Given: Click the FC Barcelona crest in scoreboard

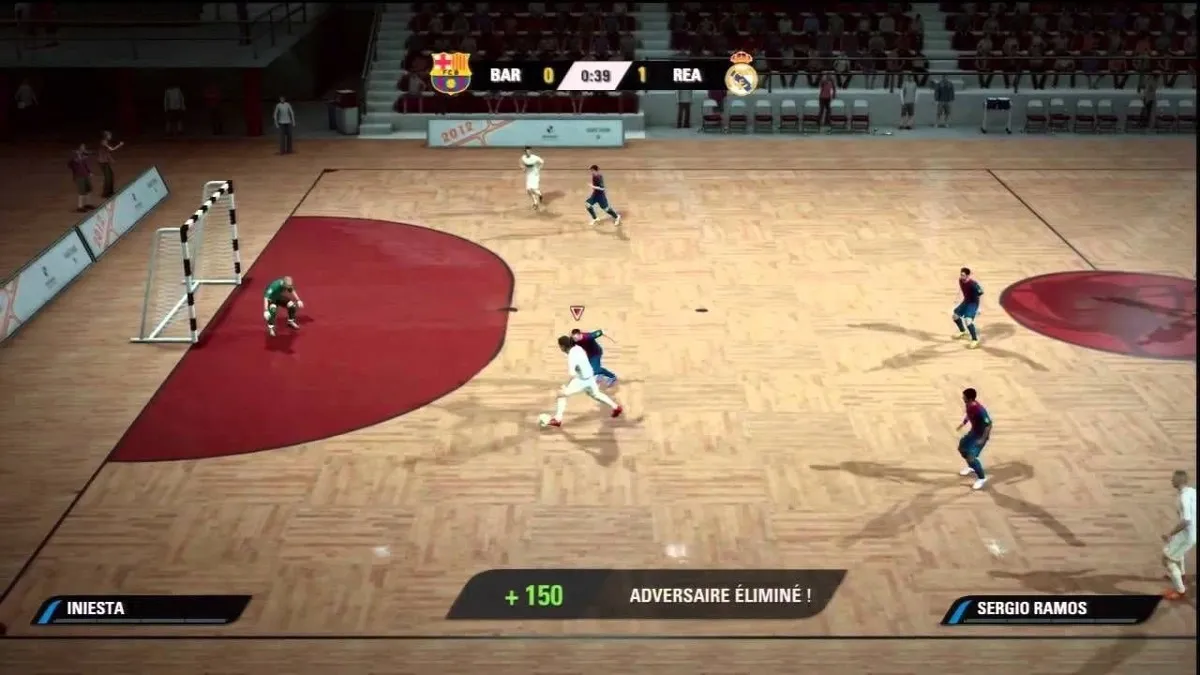Looking at the screenshot, I should [450, 73].
